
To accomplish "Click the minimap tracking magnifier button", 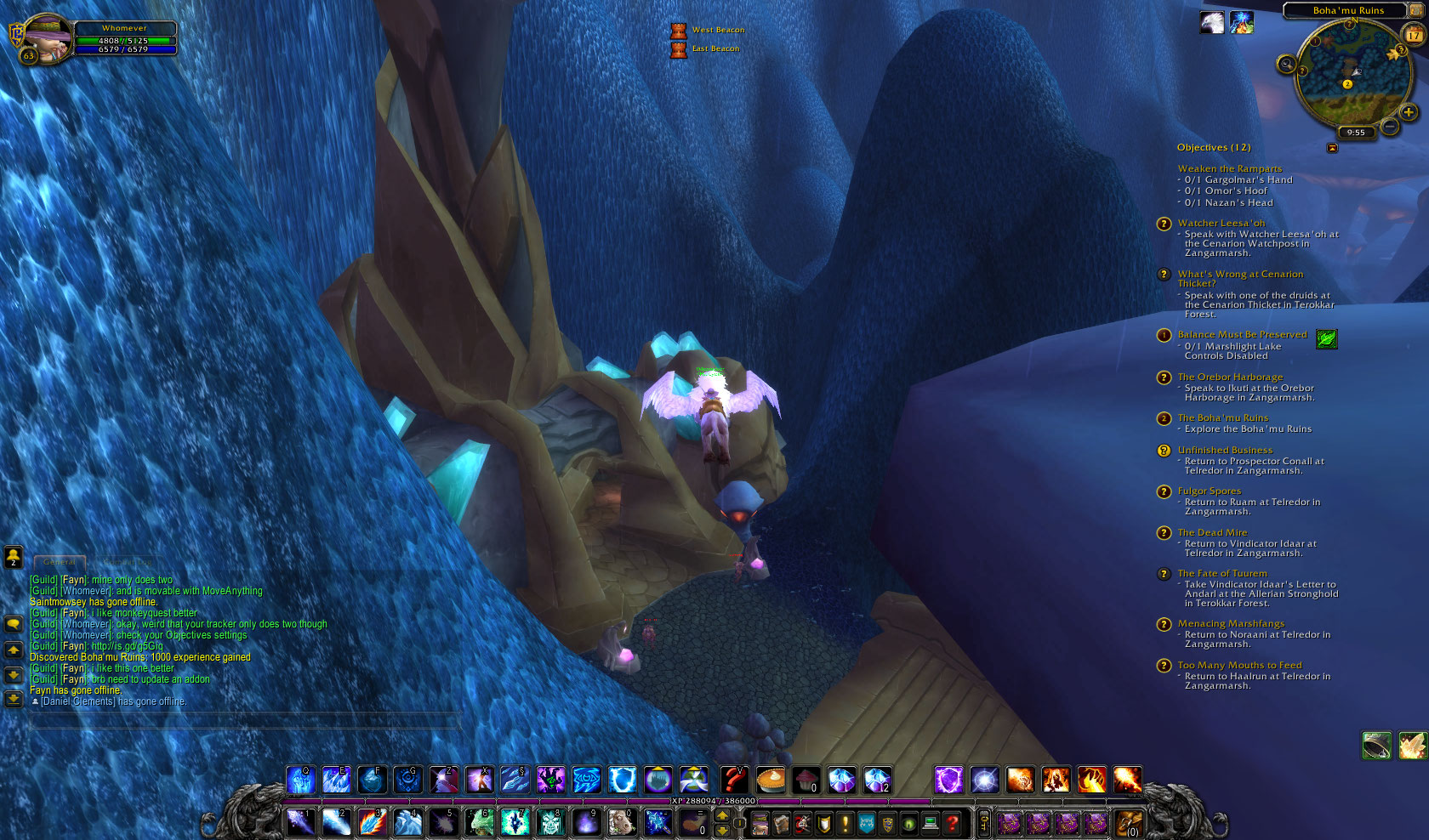I will (x=1287, y=64).
